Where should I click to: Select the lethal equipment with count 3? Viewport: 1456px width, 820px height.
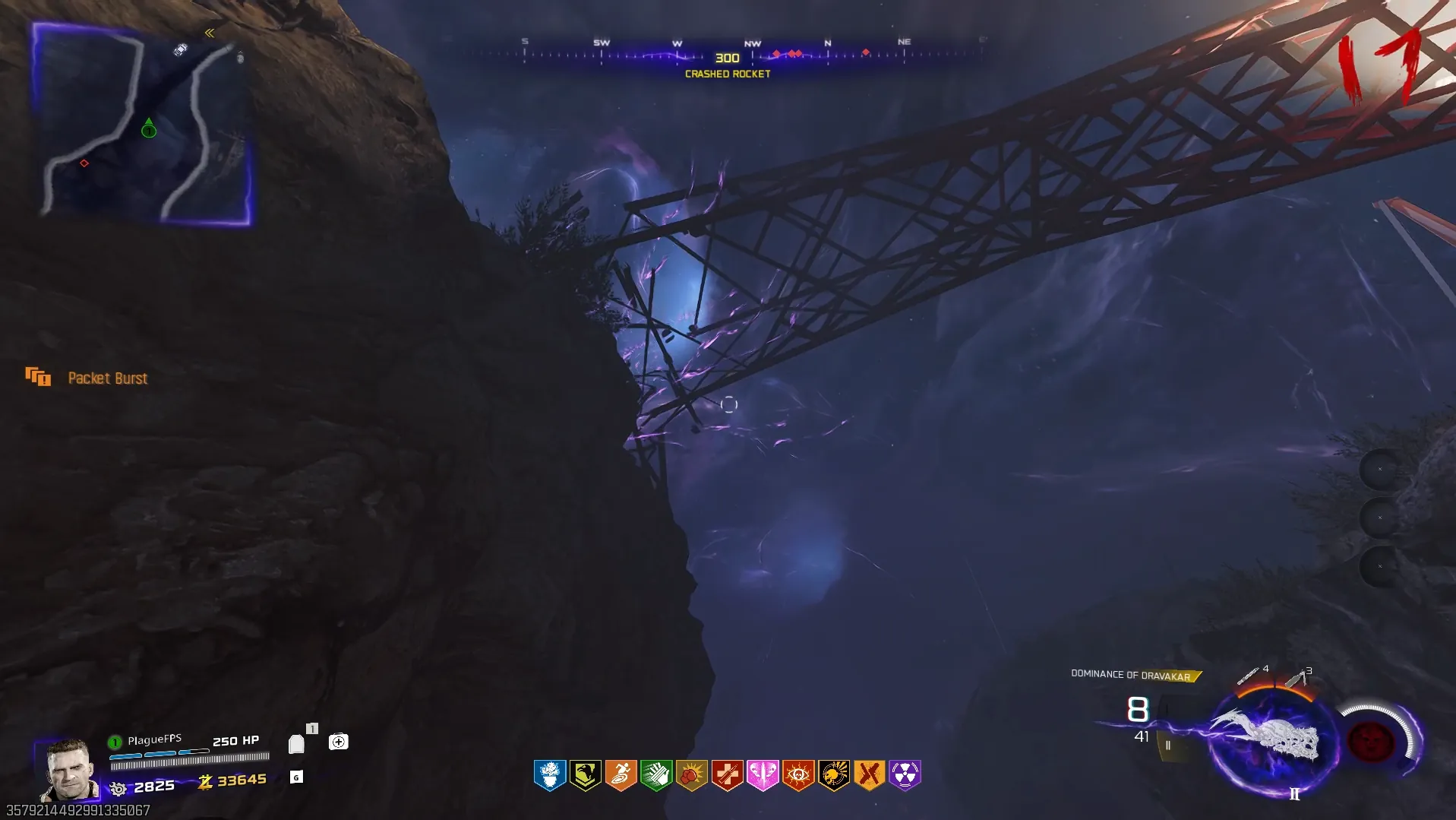[1296, 677]
